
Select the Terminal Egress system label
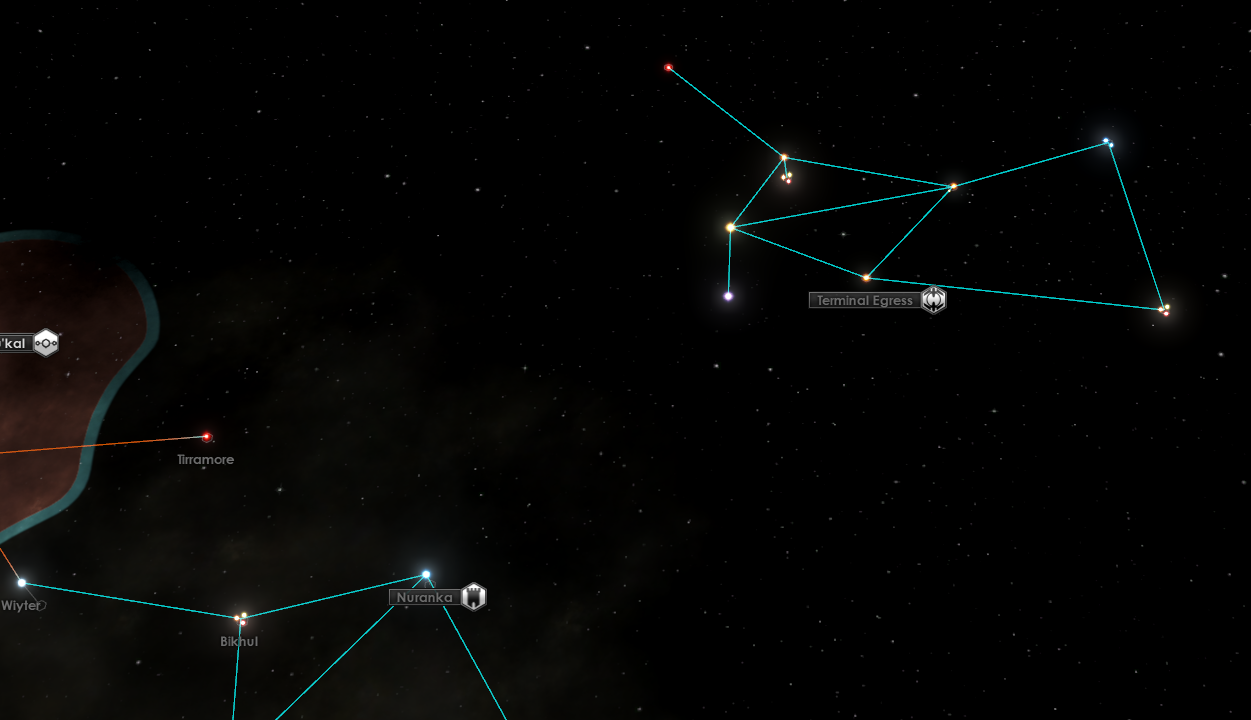(x=864, y=300)
